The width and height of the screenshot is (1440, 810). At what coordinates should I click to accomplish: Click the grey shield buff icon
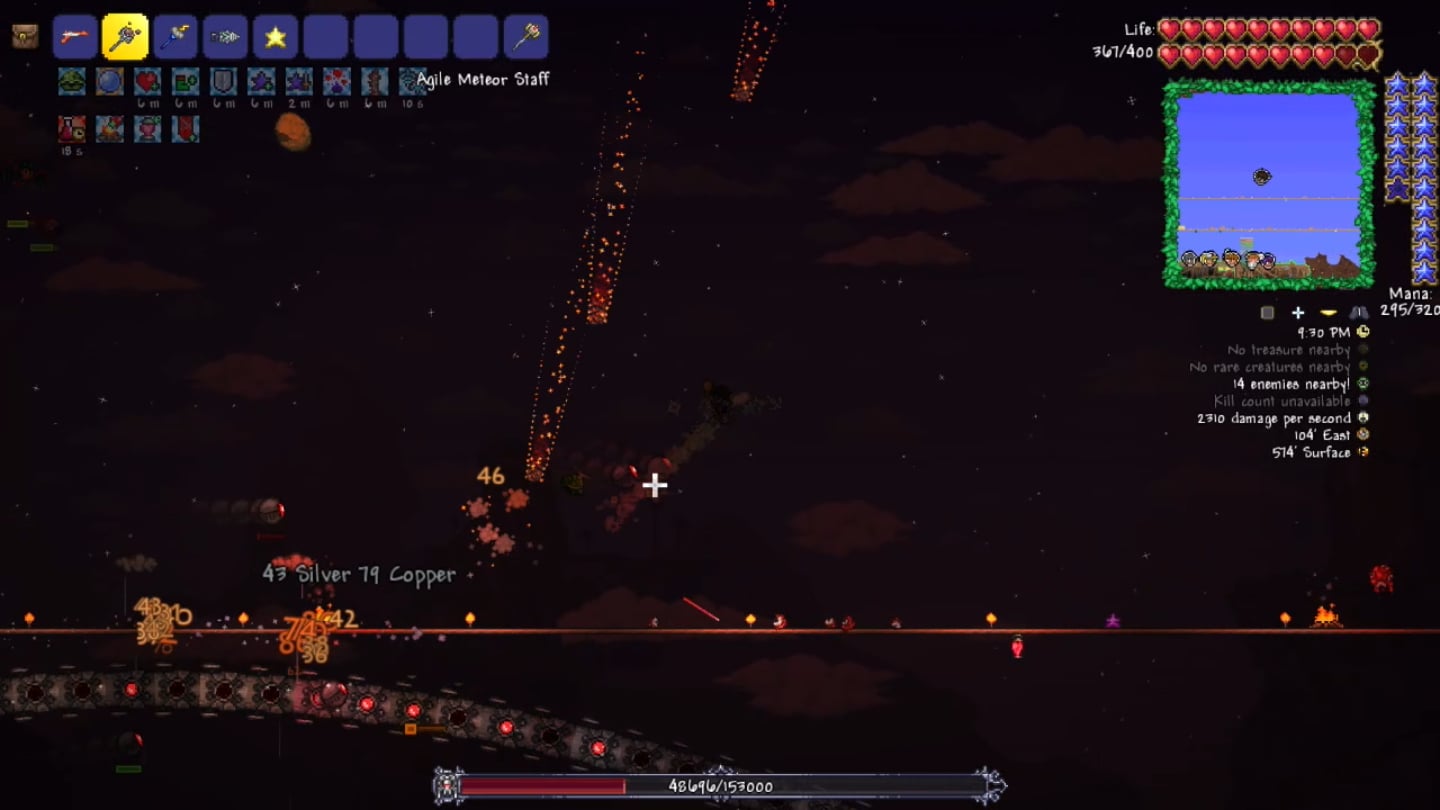[222, 81]
